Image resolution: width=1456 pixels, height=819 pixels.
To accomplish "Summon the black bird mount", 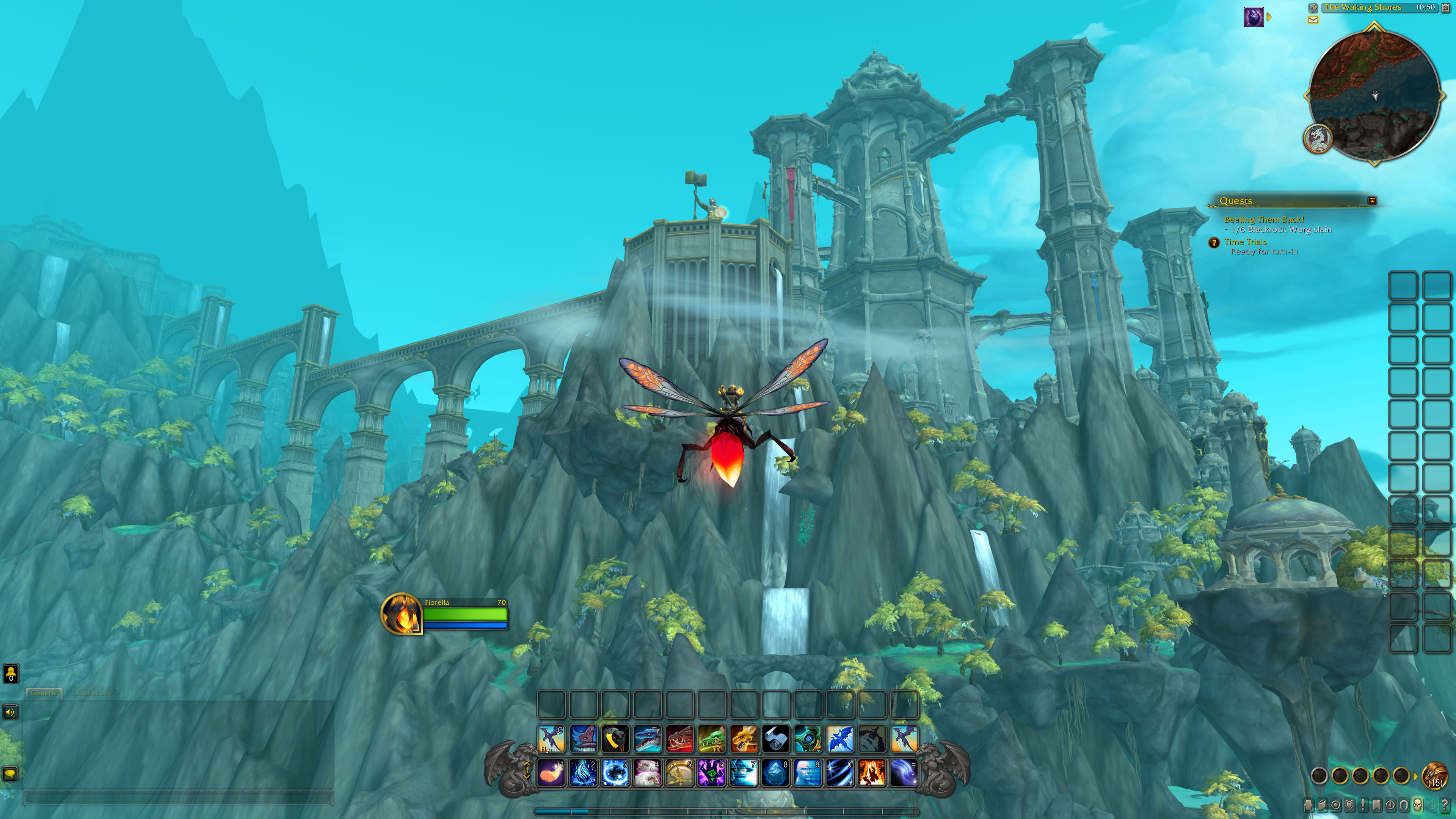I will [x=615, y=739].
